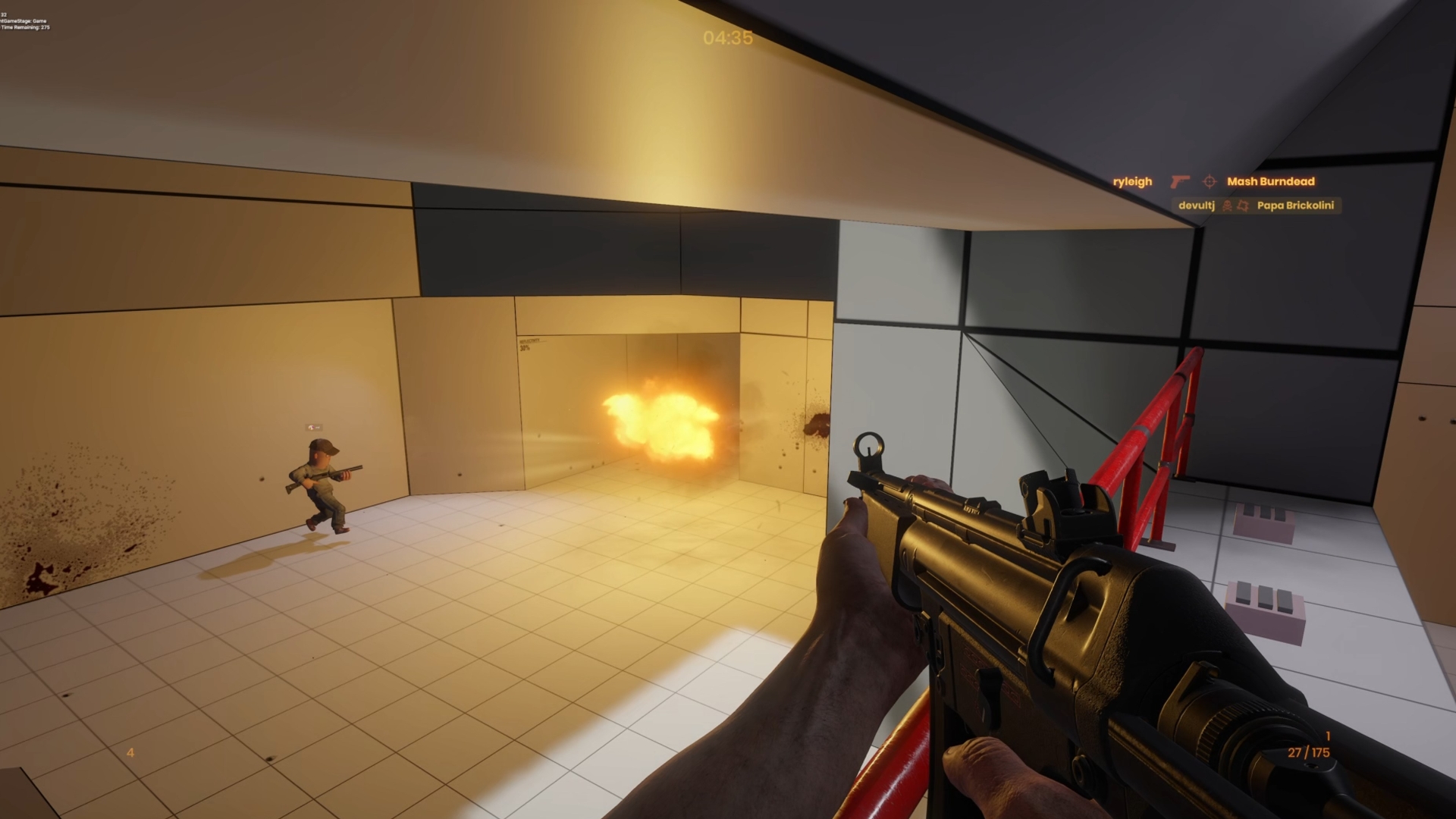
Task: Click the pistol weapon icon in the killfeed
Action: (x=1181, y=183)
